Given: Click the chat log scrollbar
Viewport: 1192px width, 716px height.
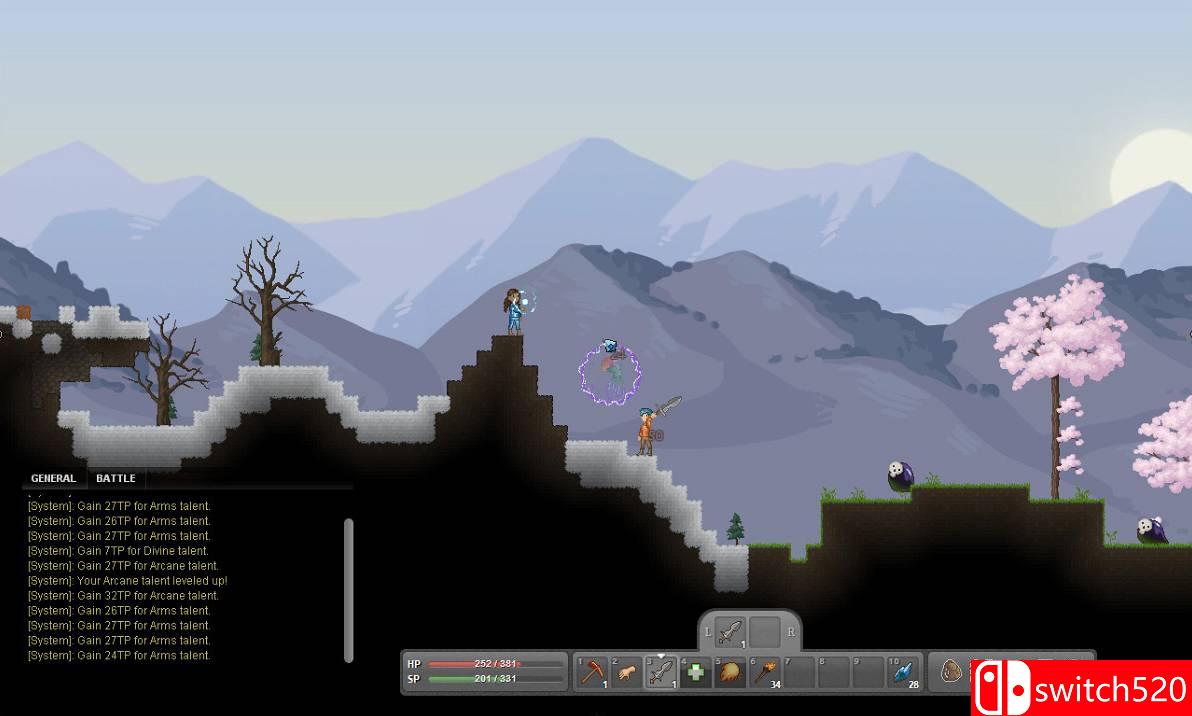Looking at the screenshot, I should (x=348, y=589).
